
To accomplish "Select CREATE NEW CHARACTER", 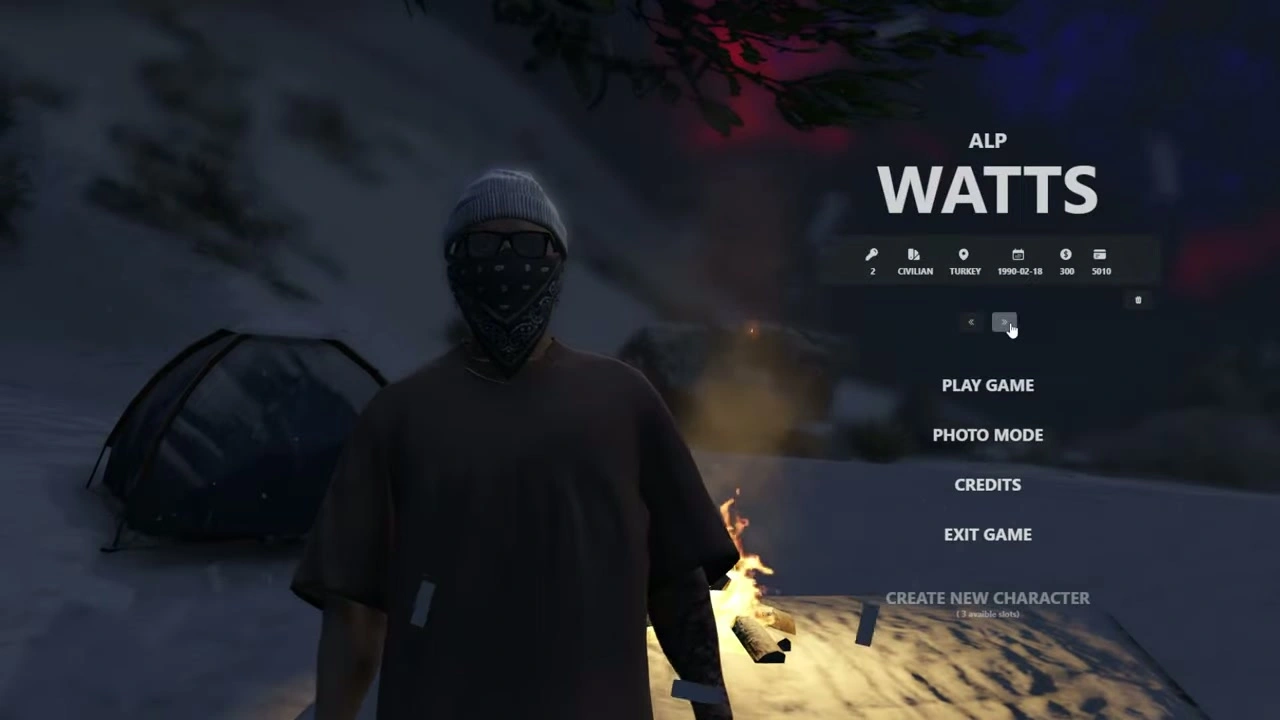I will 987,598.
